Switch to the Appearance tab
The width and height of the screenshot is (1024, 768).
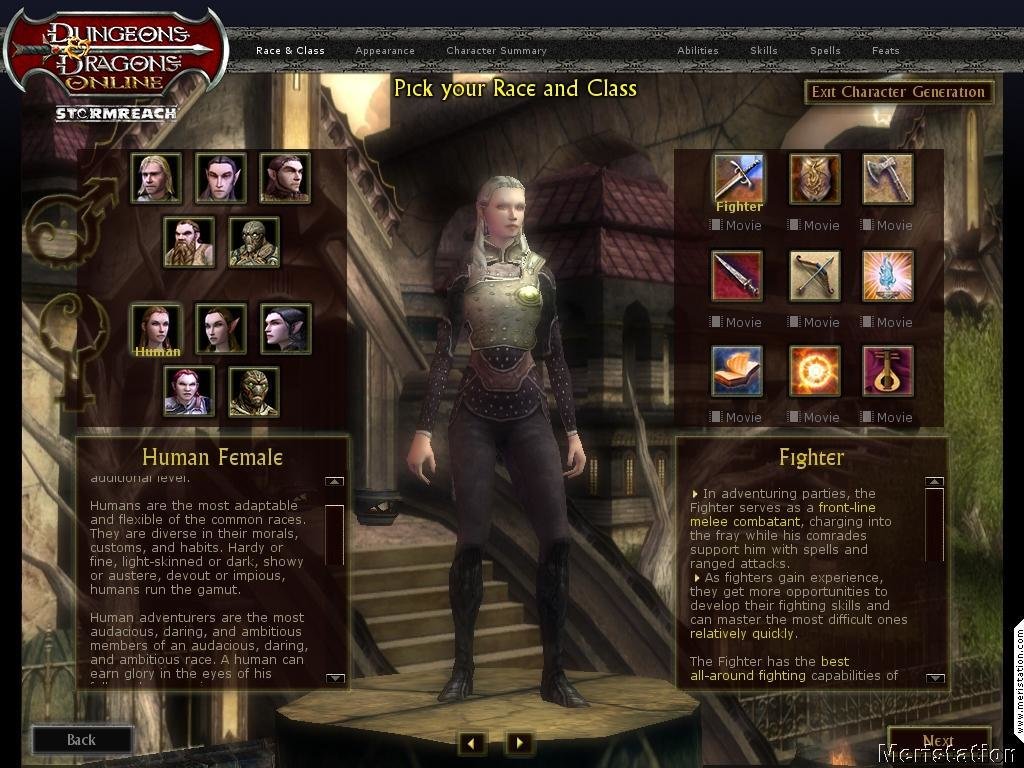(x=384, y=51)
